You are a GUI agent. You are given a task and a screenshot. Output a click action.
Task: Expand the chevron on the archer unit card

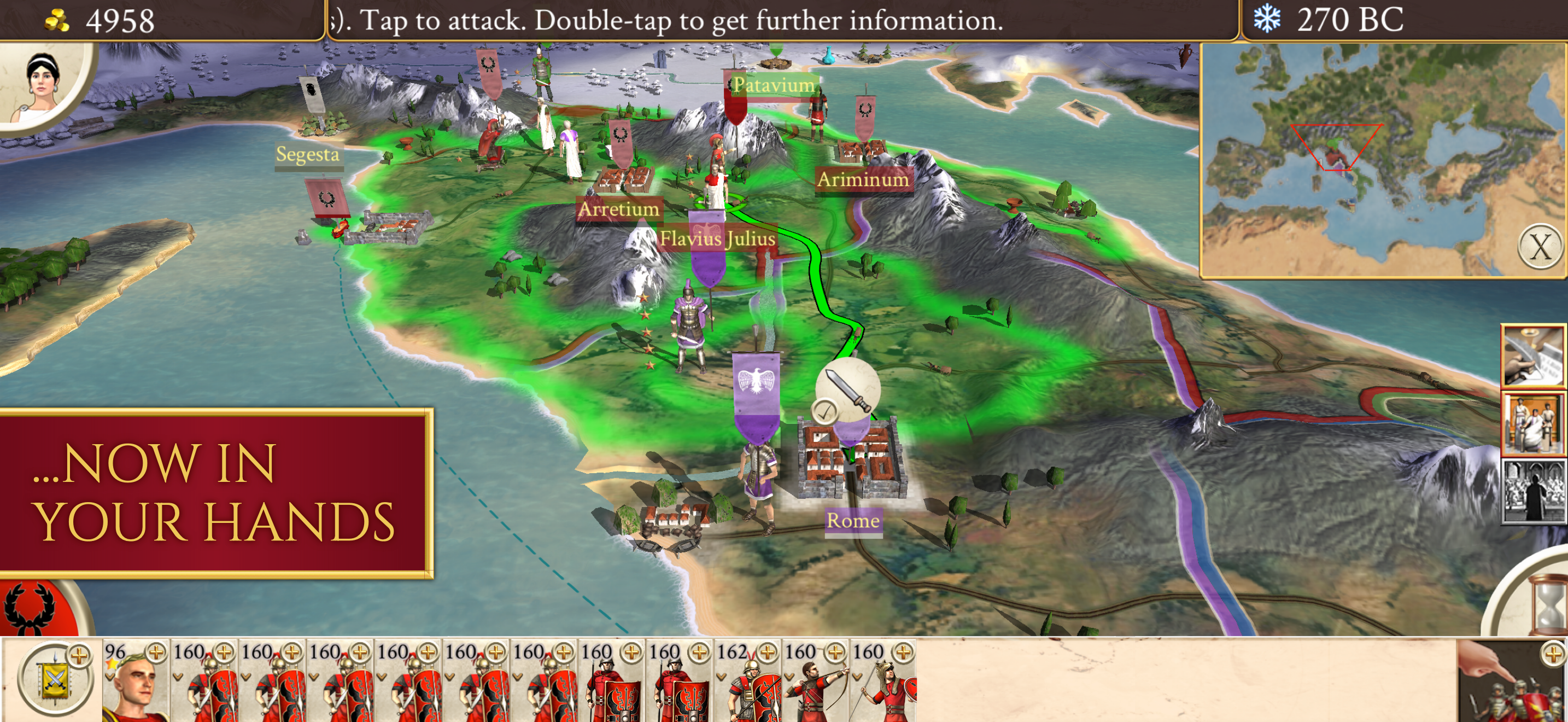point(790,677)
